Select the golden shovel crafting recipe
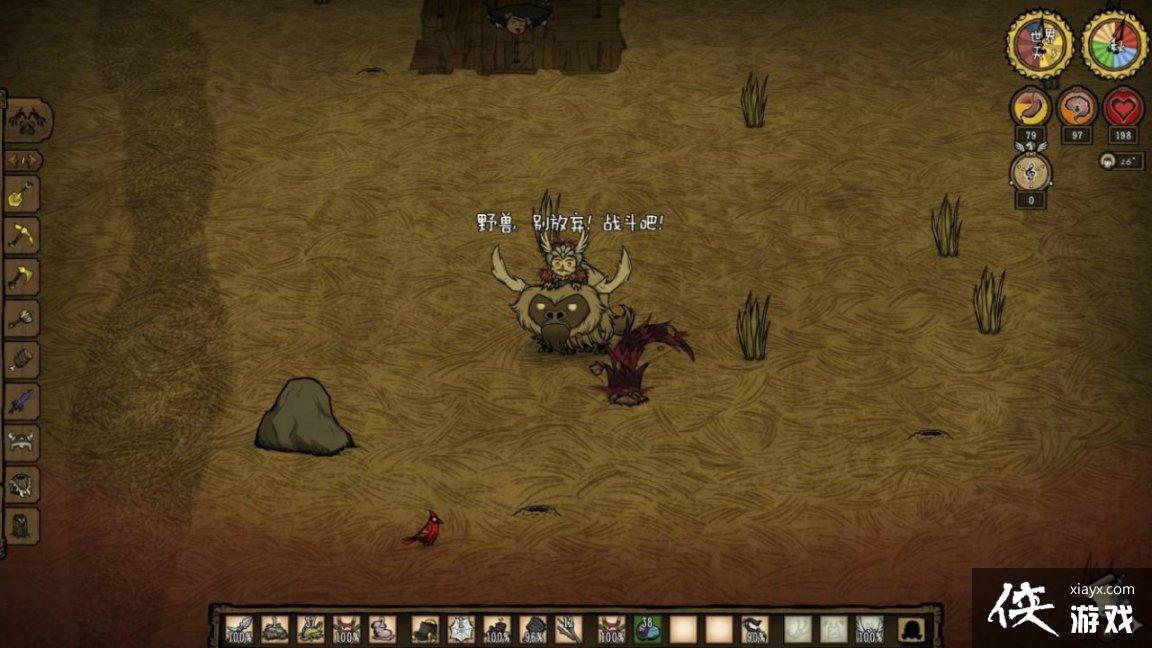 pos(22,194)
